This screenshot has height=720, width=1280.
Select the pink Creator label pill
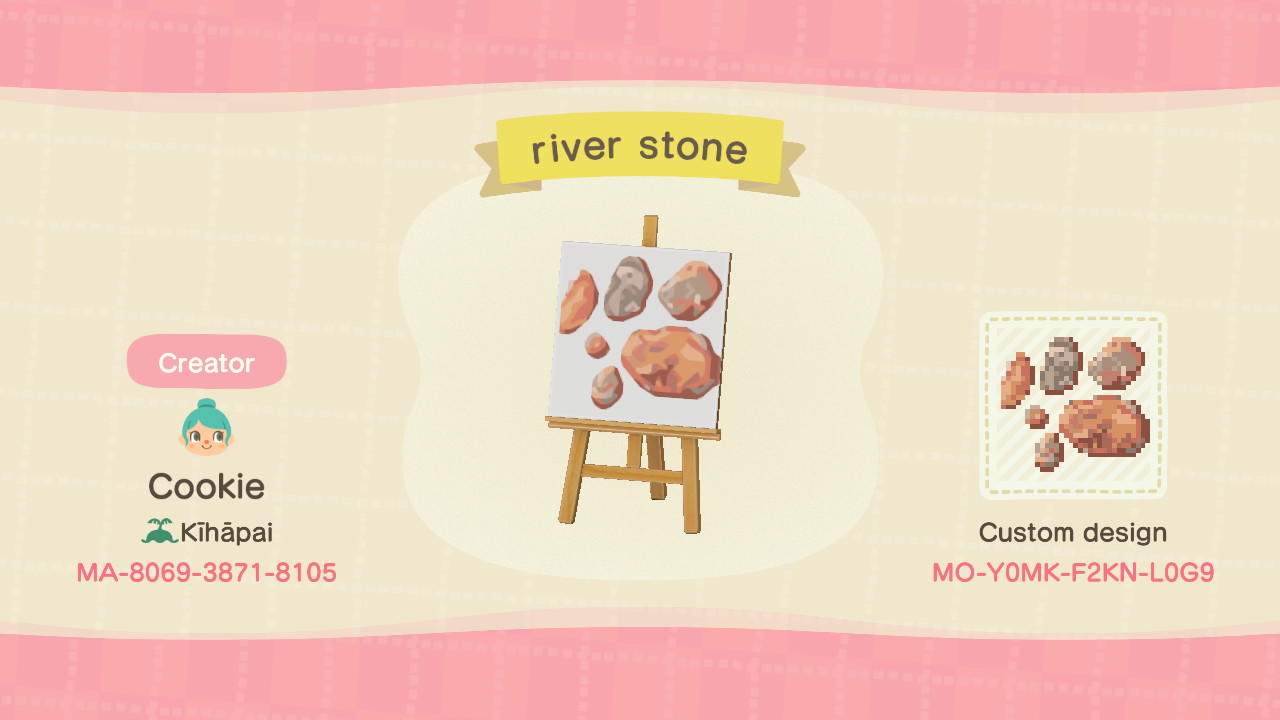pyautogui.click(x=207, y=362)
